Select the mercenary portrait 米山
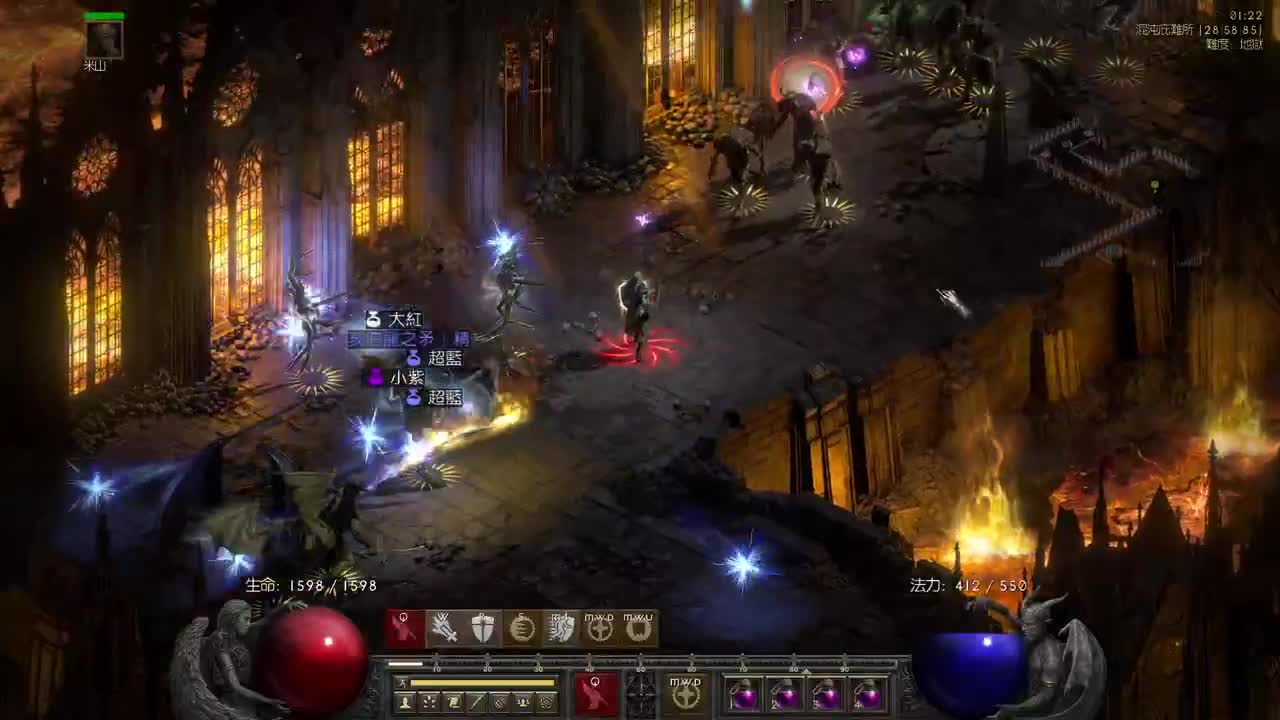This screenshot has height=720, width=1280. [104, 39]
